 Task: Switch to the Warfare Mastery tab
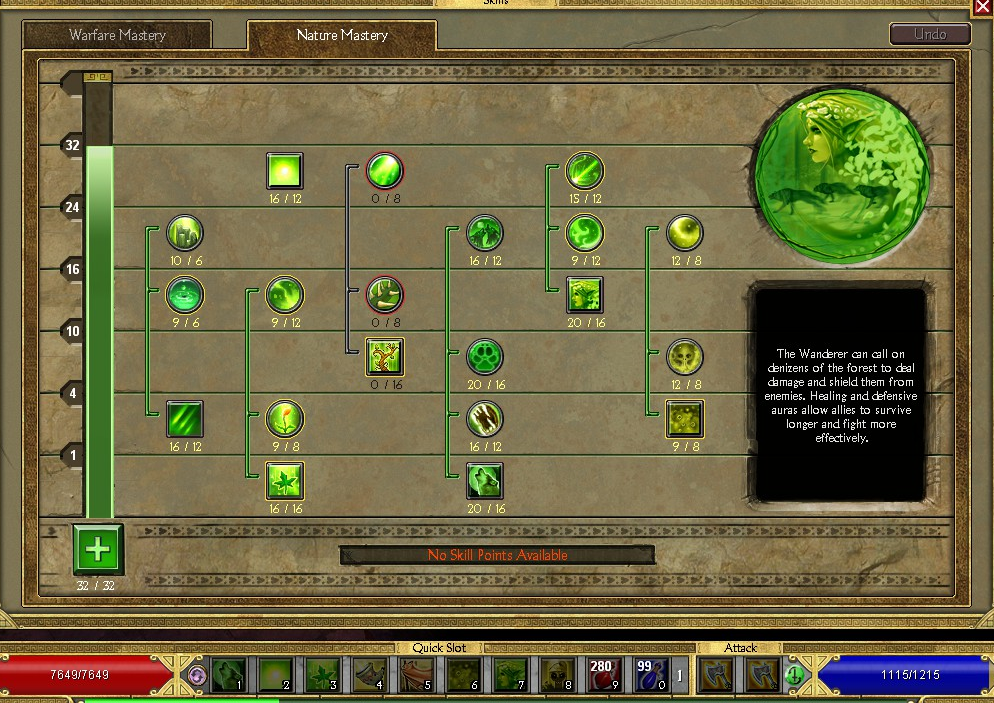point(117,35)
